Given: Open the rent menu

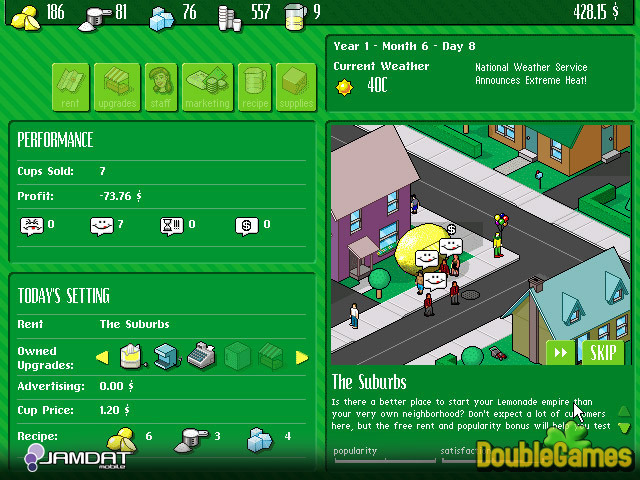Looking at the screenshot, I should tap(71, 87).
